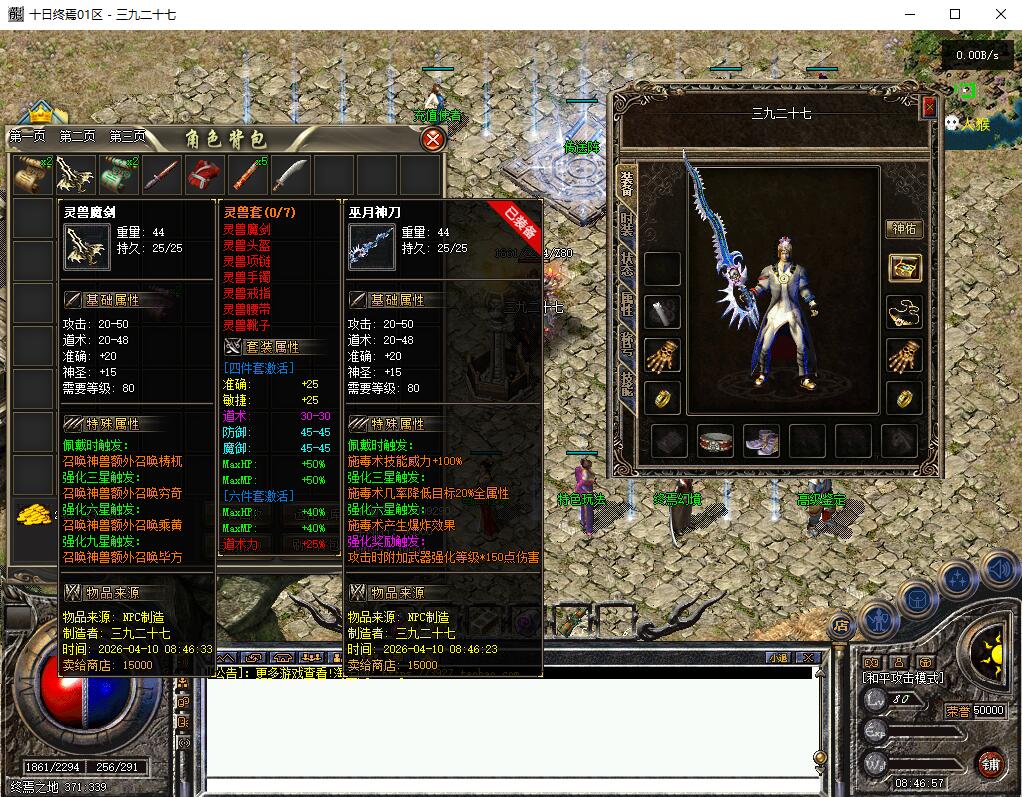Select the 灵兽魔剑 claw weapon slot
The height and width of the screenshot is (797, 1022).
[x=75, y=175]
